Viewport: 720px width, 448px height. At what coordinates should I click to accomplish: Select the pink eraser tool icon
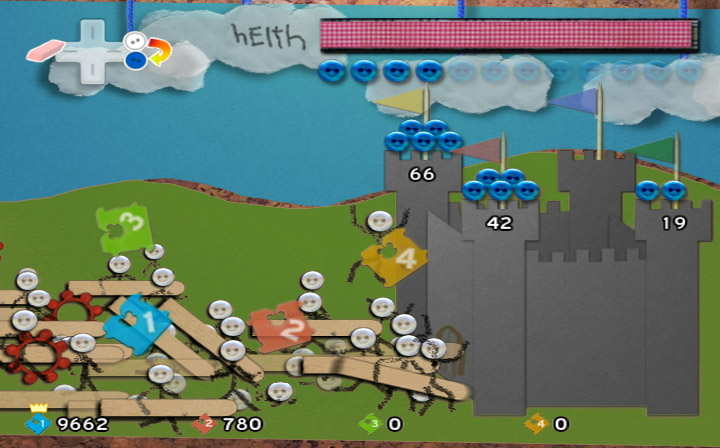coord(45,49)
